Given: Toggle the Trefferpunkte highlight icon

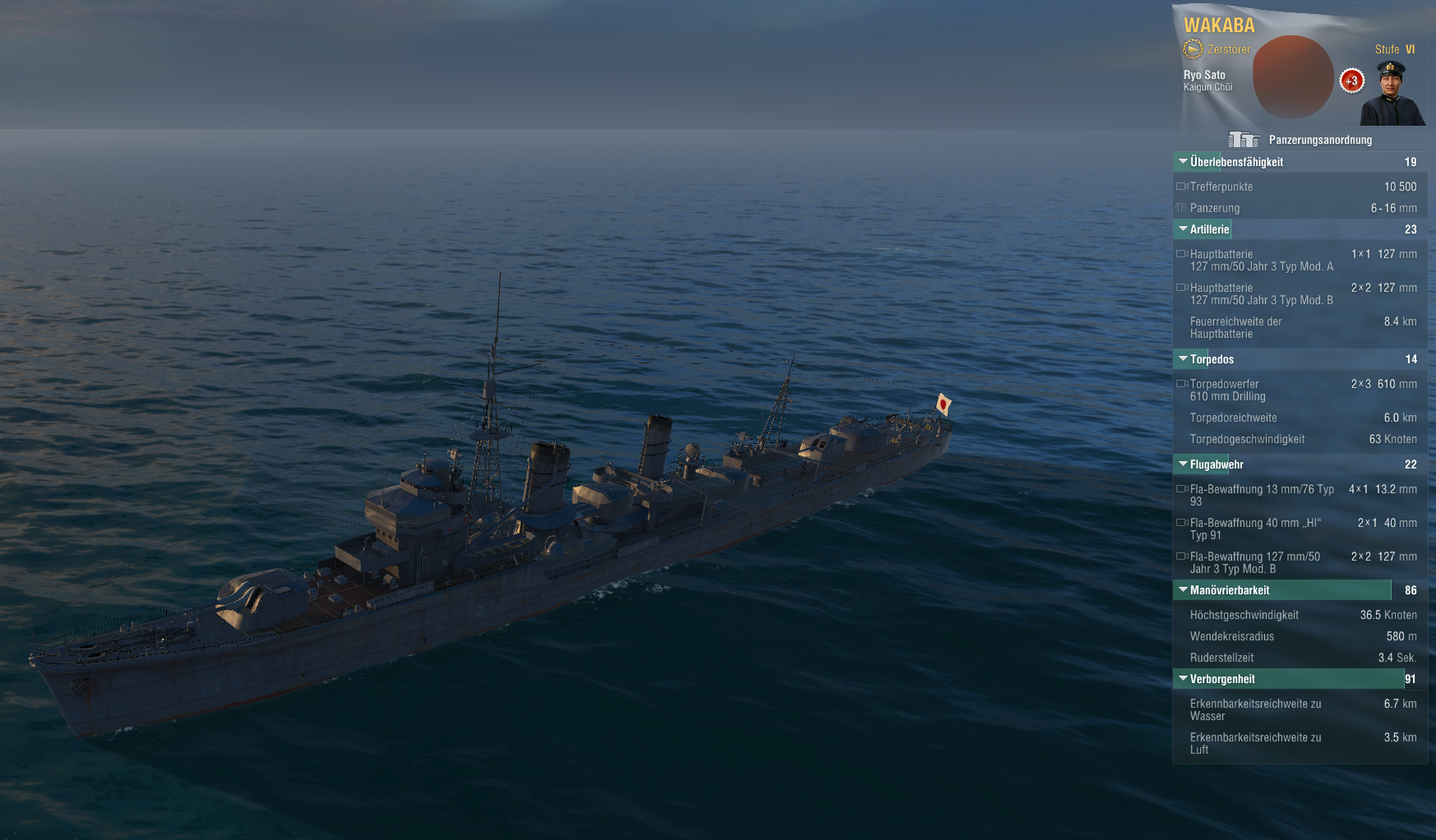Looking at the screenshot, I should (1182, 187).
